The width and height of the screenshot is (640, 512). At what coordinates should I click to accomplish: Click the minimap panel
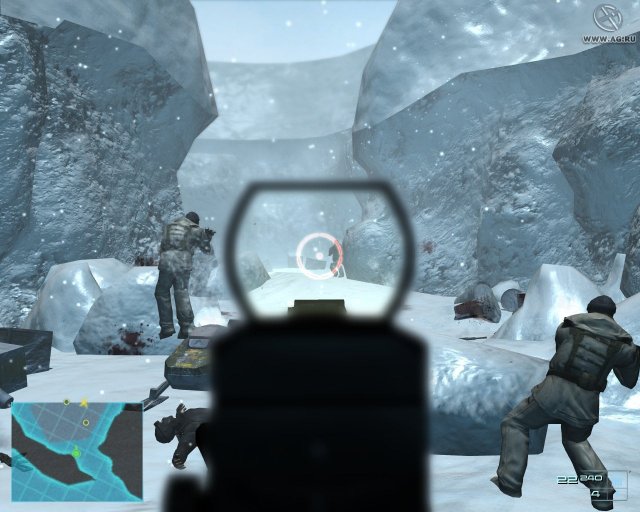76,450
